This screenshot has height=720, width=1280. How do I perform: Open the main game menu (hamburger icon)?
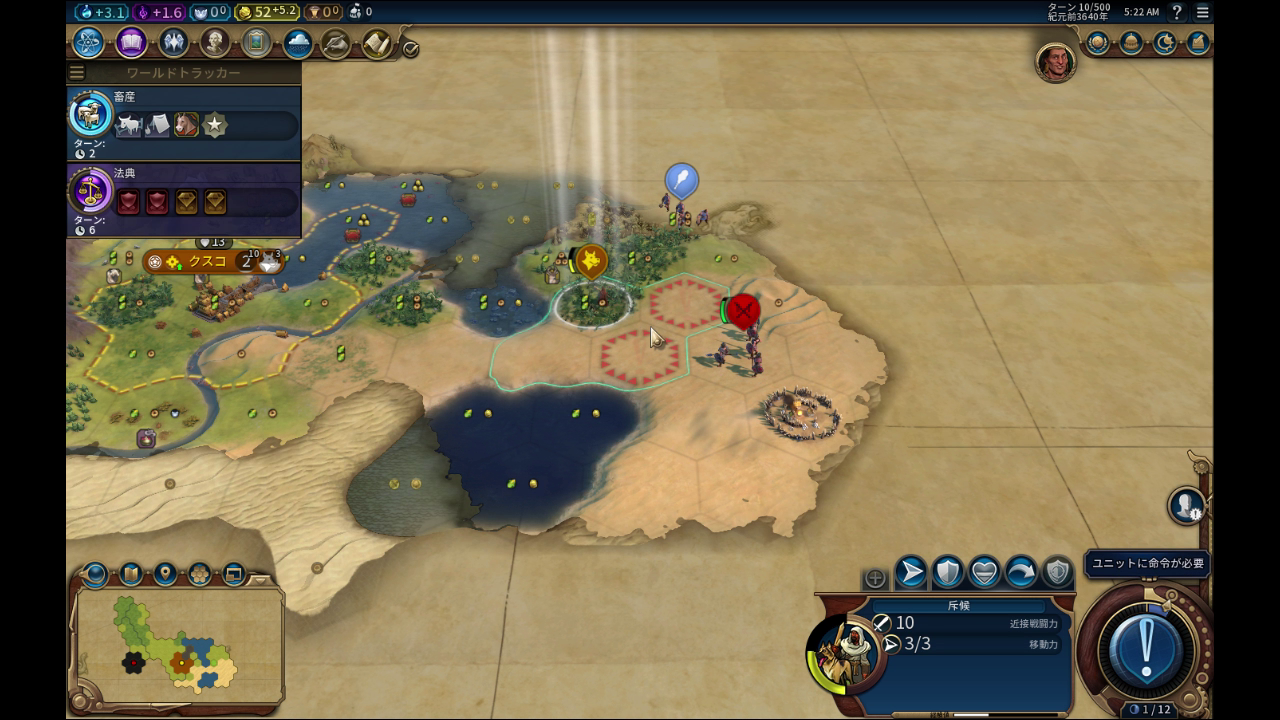pos(1202,12)
